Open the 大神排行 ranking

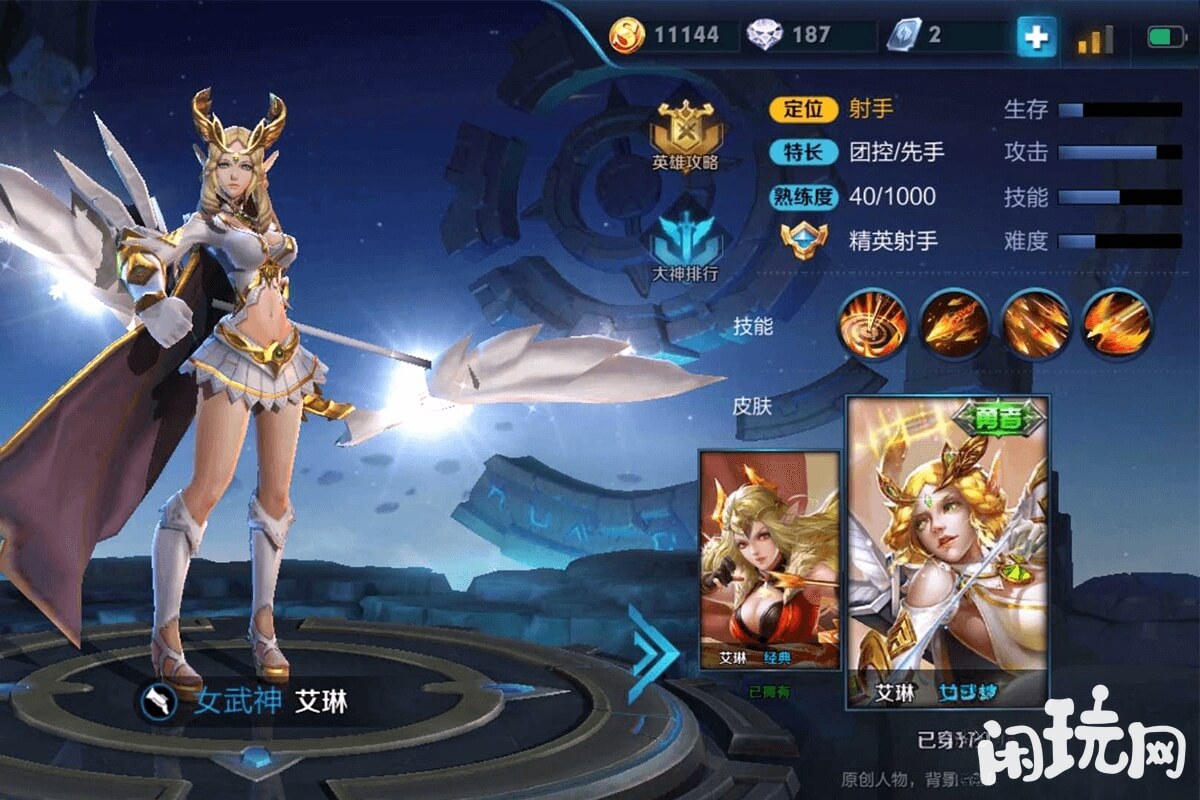click(685, 250)
